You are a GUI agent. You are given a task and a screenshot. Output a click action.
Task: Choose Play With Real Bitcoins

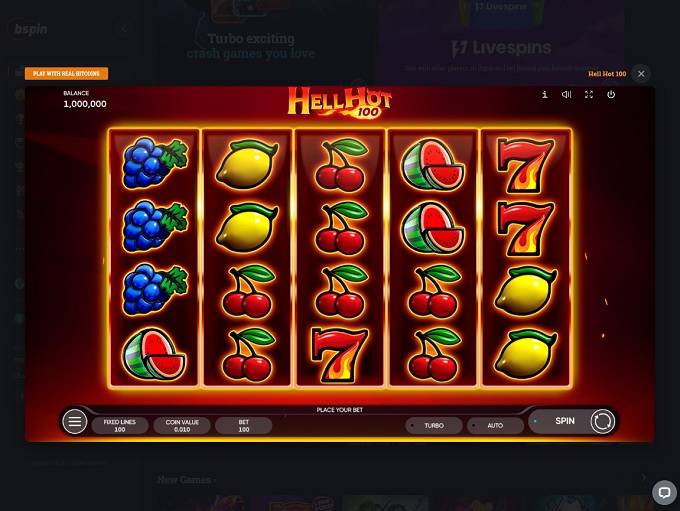point(67,74)
